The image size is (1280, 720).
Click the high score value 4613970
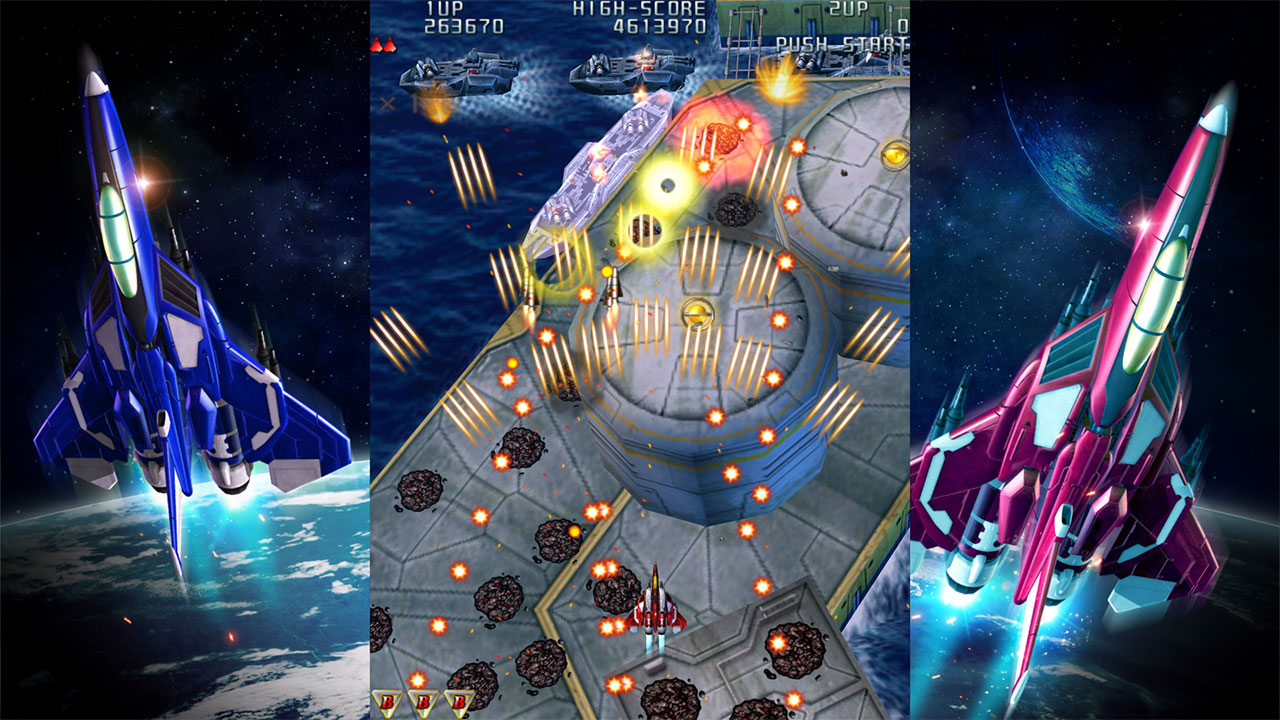(x=661, y=28)
